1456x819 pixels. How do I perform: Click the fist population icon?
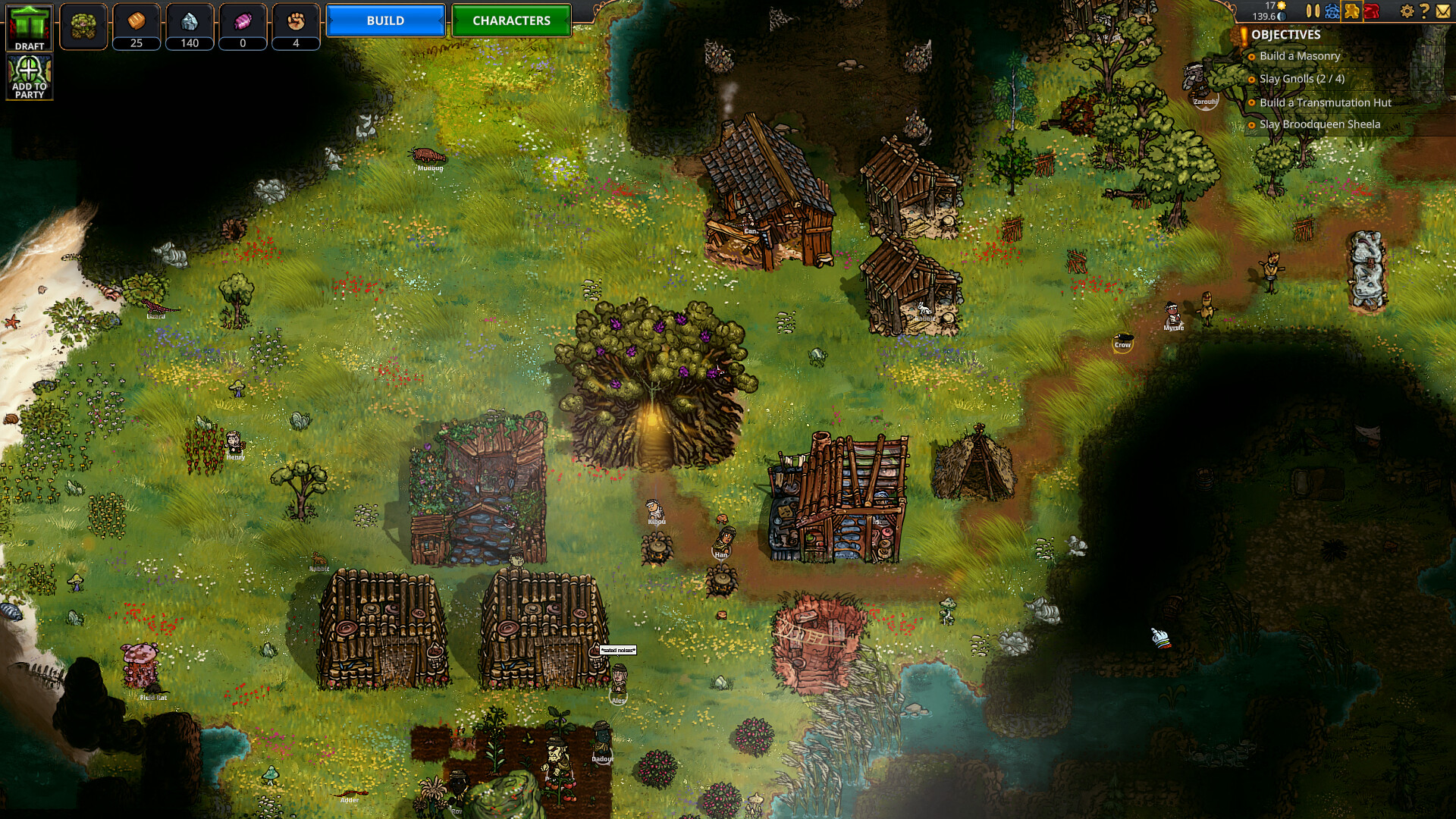point(296,21)
